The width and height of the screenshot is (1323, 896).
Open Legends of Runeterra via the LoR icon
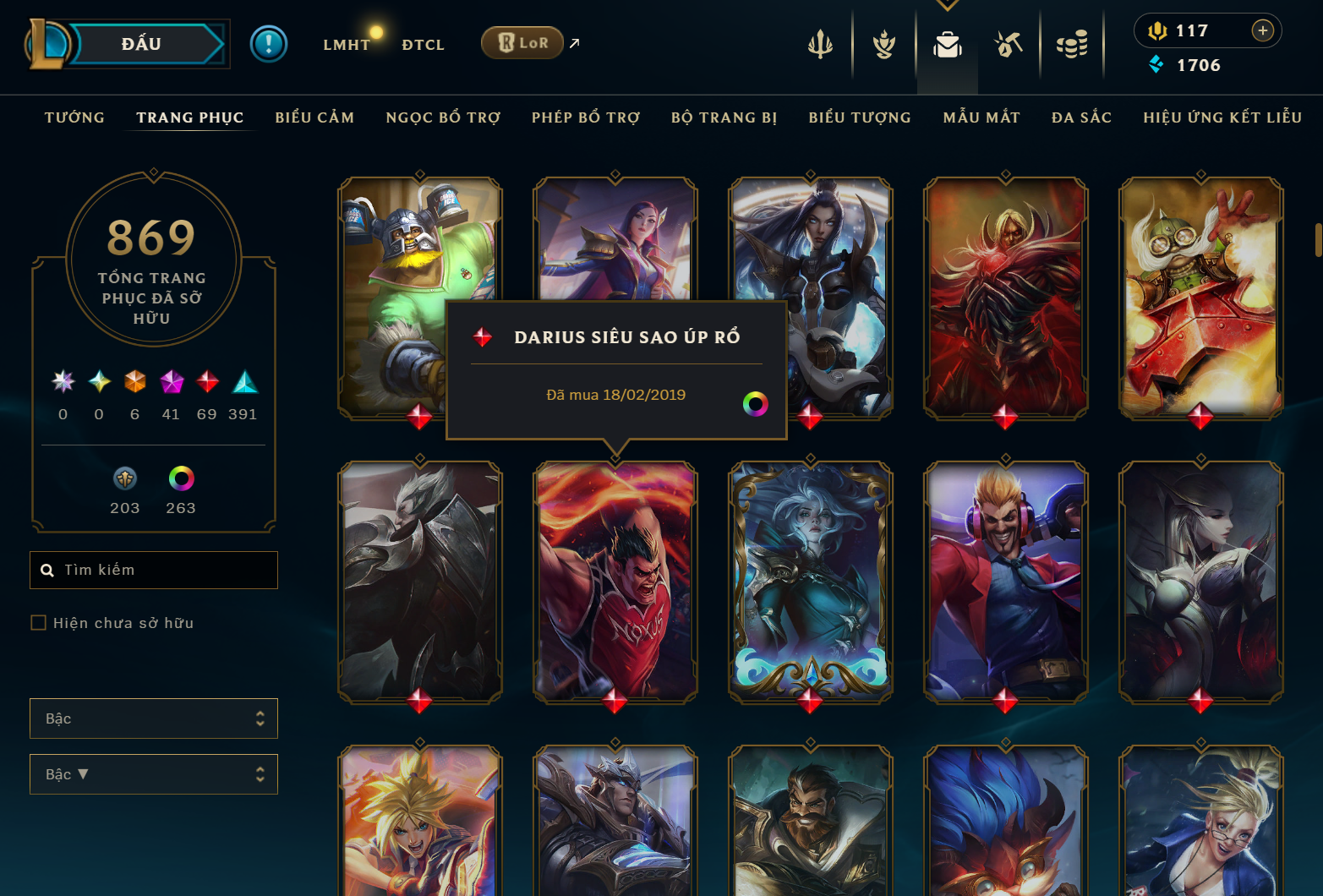(x=522, y=42)
